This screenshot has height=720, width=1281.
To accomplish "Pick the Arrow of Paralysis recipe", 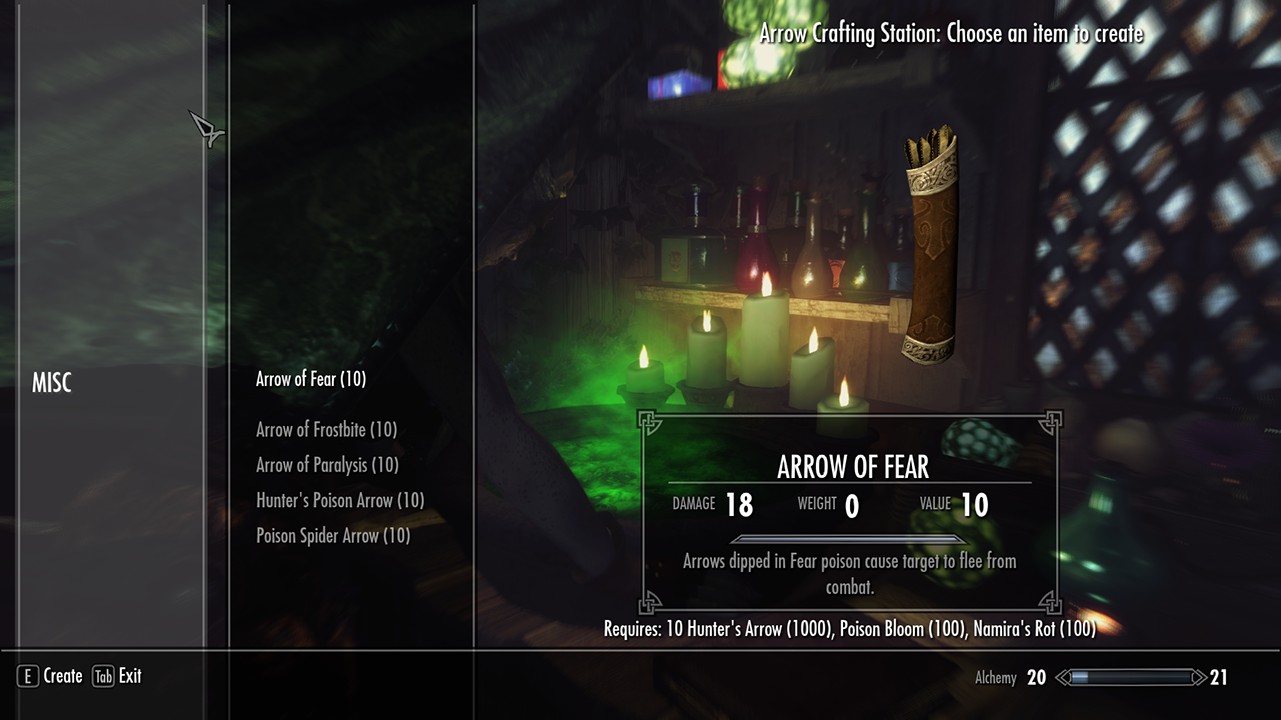I will click(327, 465).
